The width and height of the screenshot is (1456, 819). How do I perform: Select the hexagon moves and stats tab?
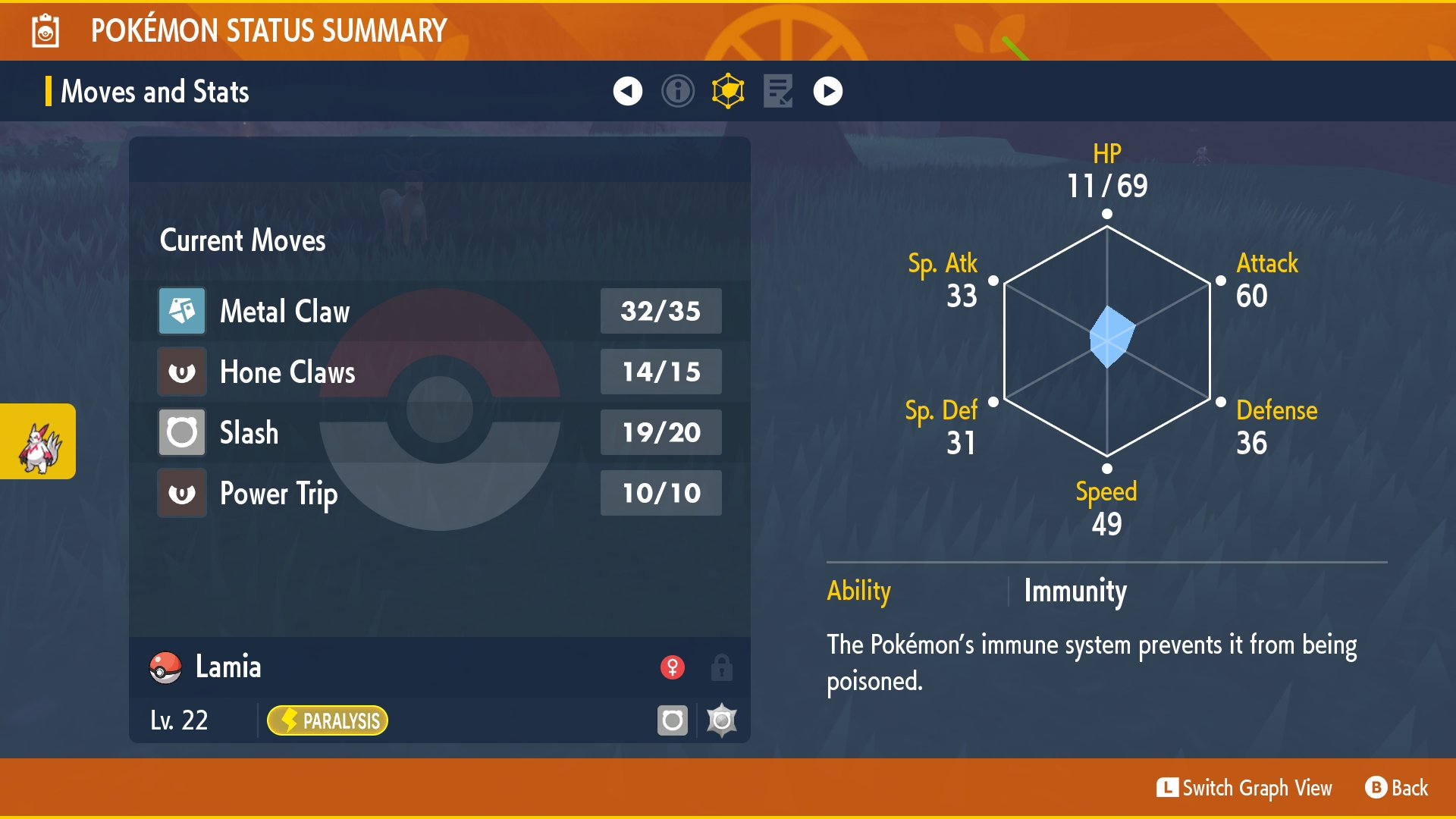728,91
